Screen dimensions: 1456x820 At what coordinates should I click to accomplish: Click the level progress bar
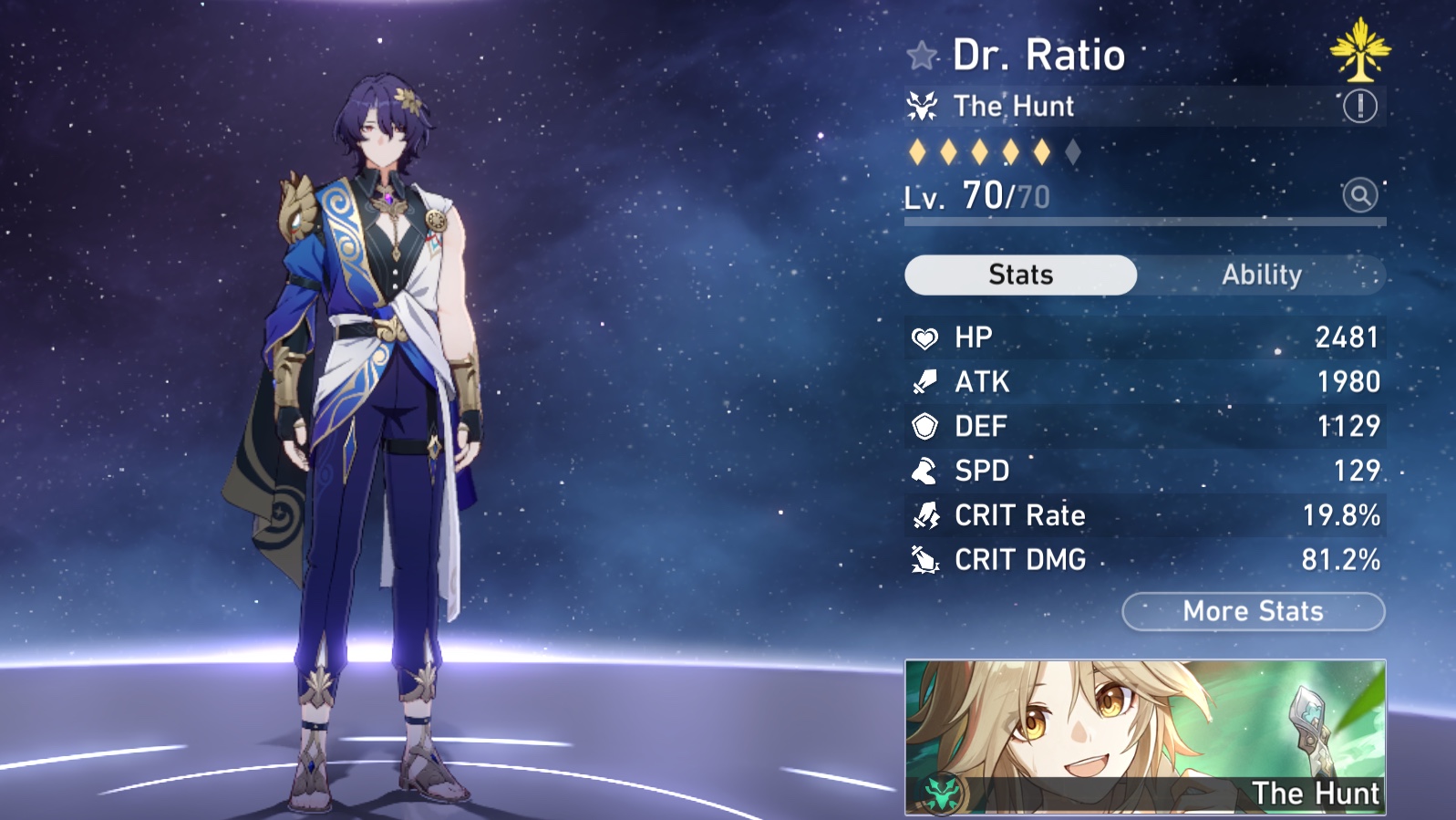[x=1144, y=221]
